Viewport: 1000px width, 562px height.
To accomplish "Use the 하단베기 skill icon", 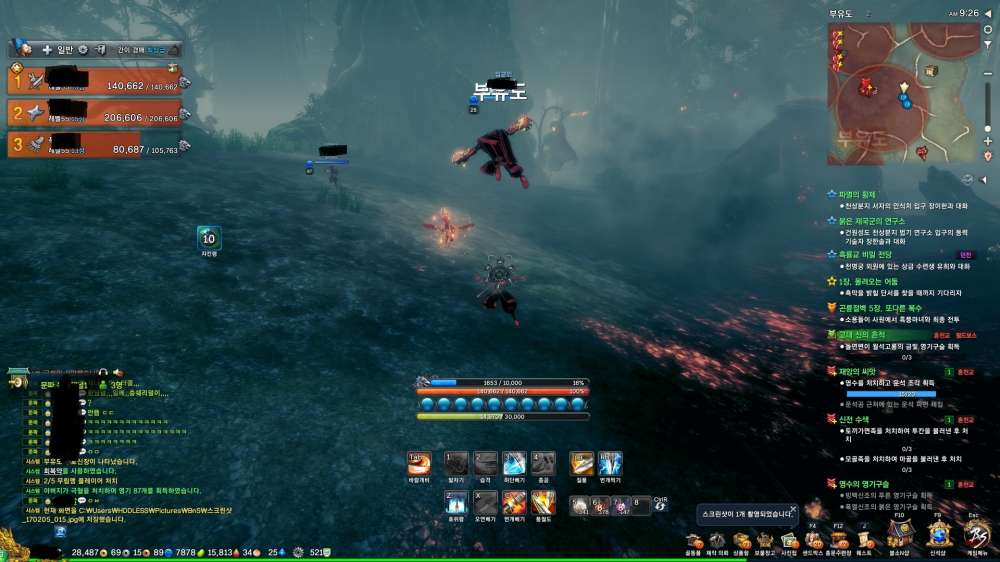I will click(514, 464).
